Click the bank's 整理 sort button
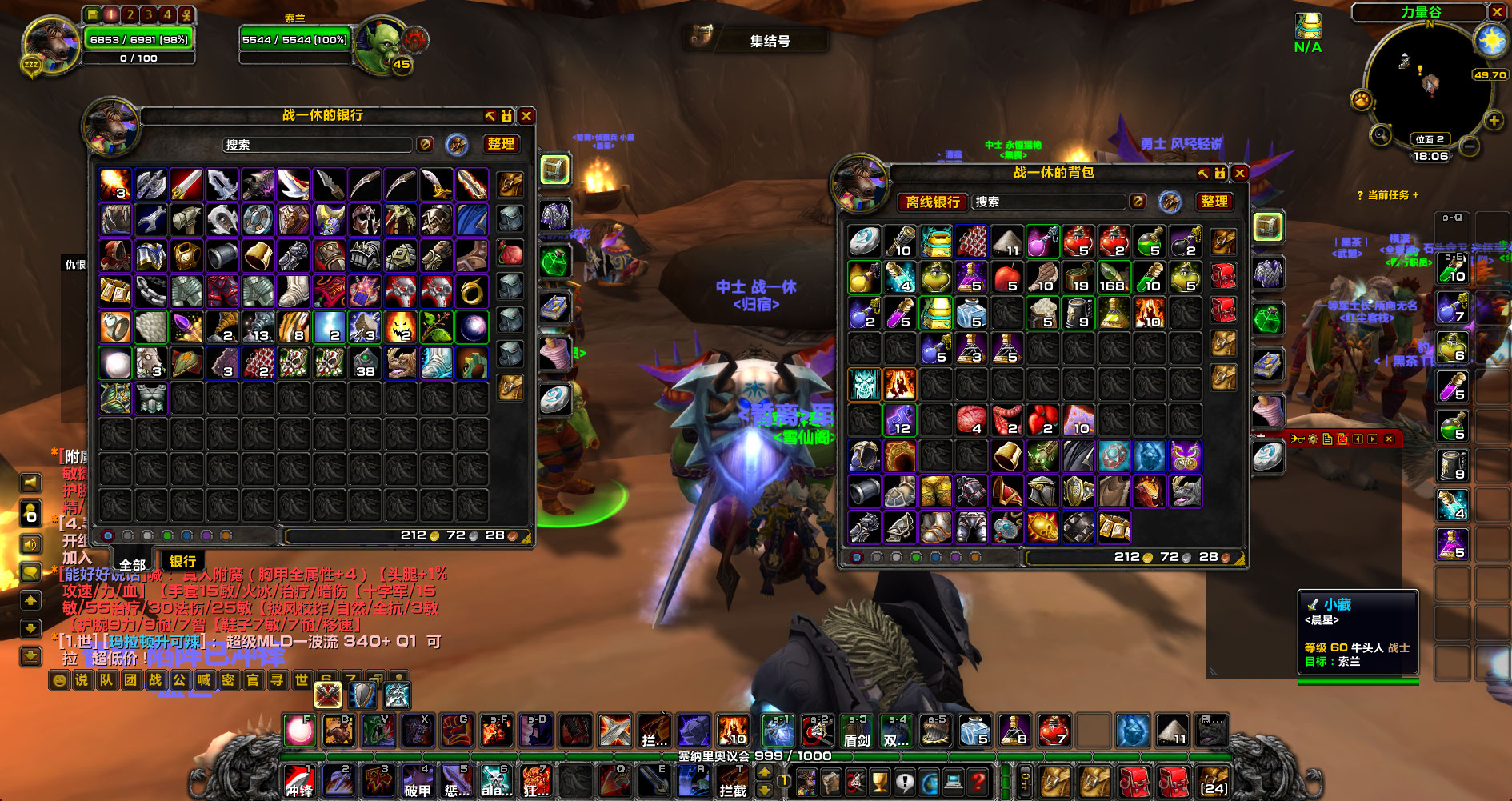The image size is (1512, 801). tap(501, 144)
